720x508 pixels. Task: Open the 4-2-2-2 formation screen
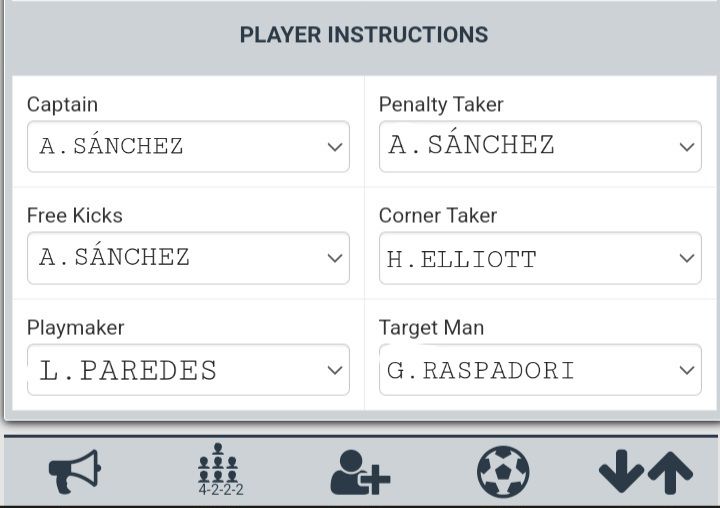219,471
